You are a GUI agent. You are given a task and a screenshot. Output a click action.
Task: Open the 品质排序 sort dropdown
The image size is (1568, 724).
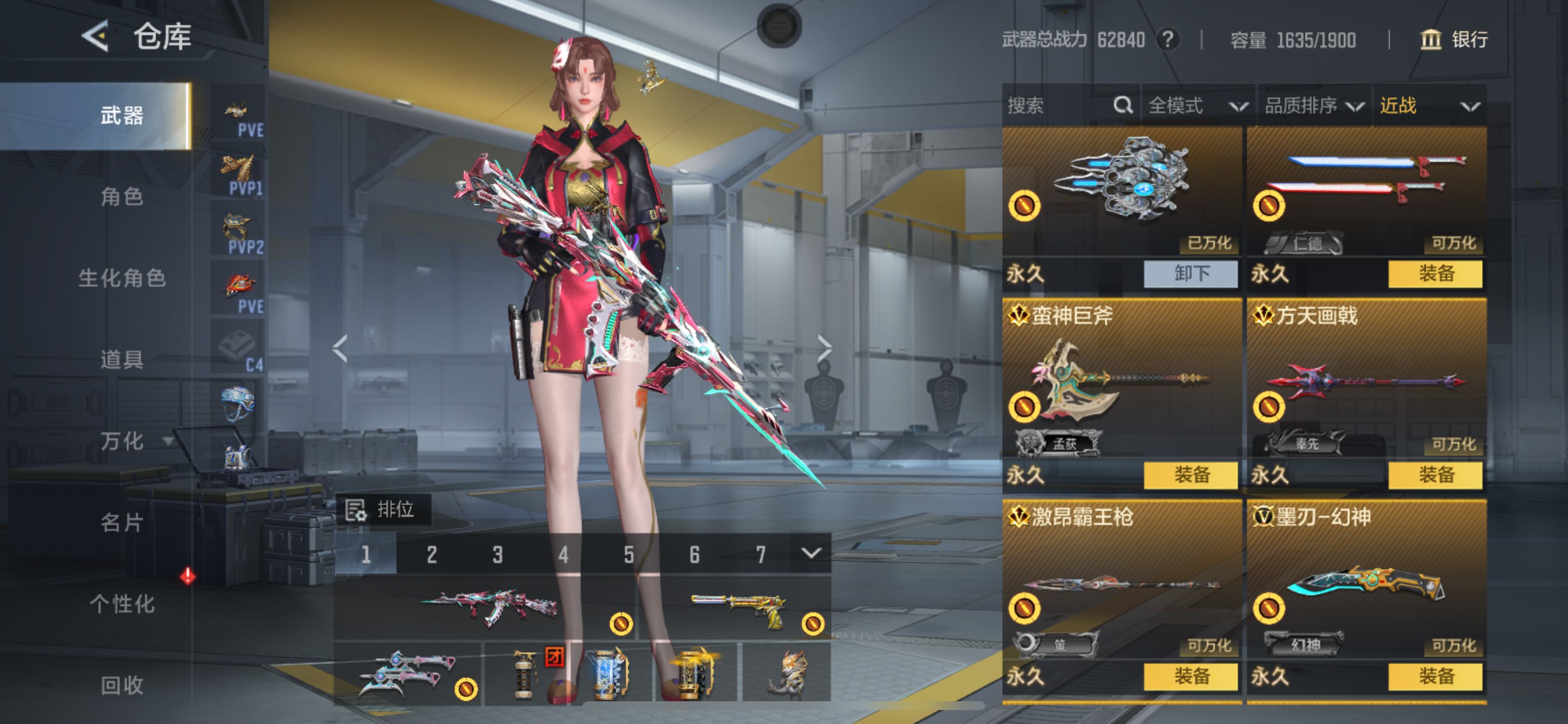click(1314, 106)
